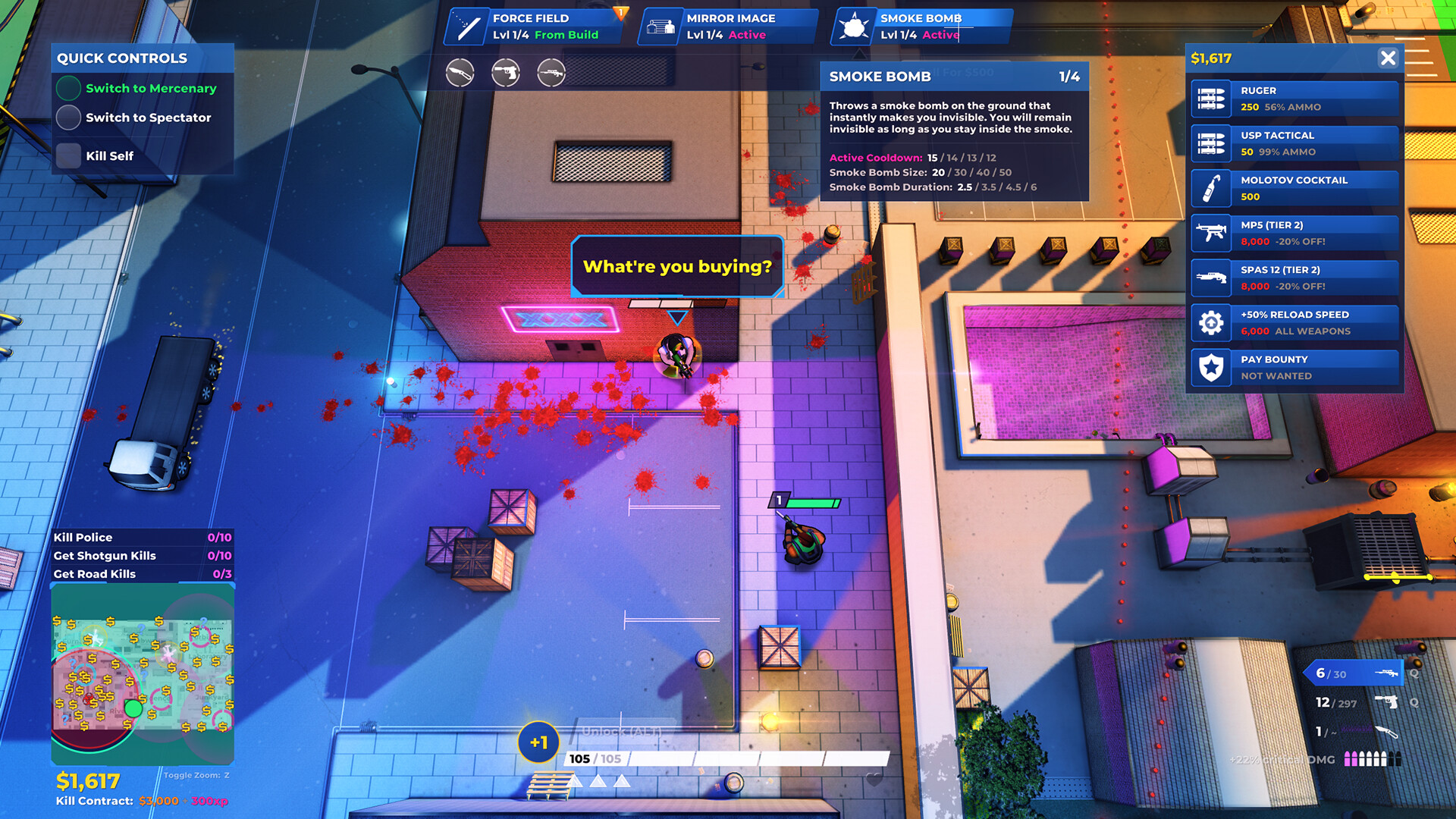This screenshot has width=1456, height=819.
Task: Click the +50% Reload Speed gear icon
Action: (1212, 322)
